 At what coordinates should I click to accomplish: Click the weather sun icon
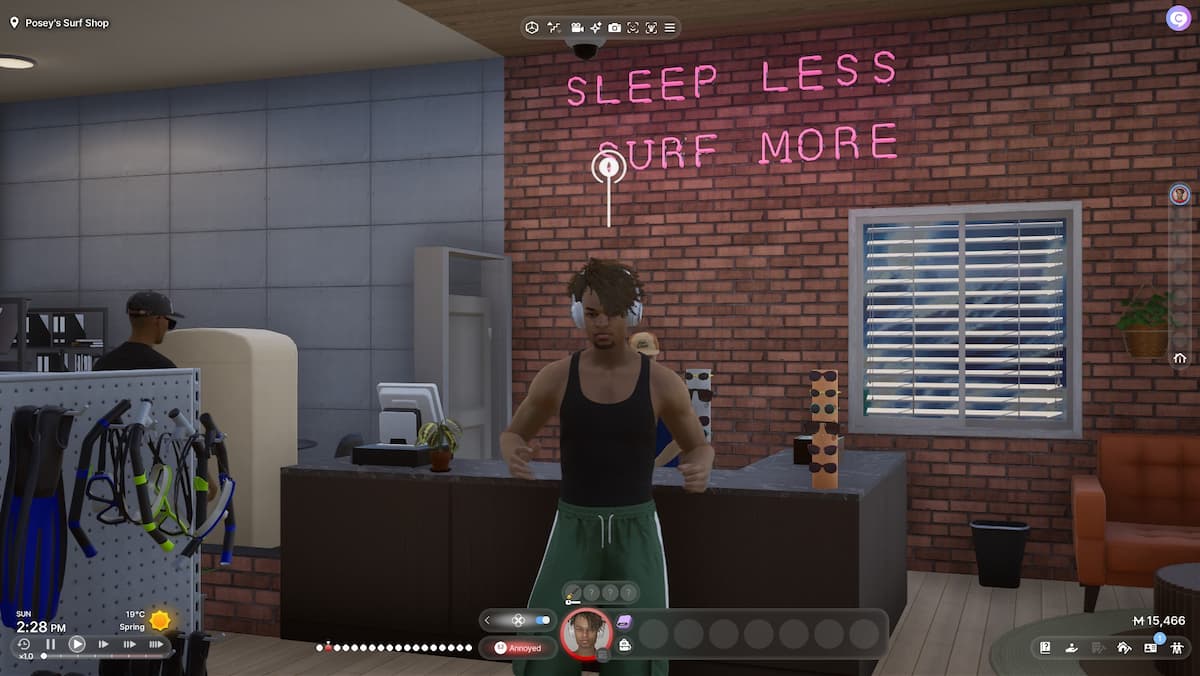point(159,620)
